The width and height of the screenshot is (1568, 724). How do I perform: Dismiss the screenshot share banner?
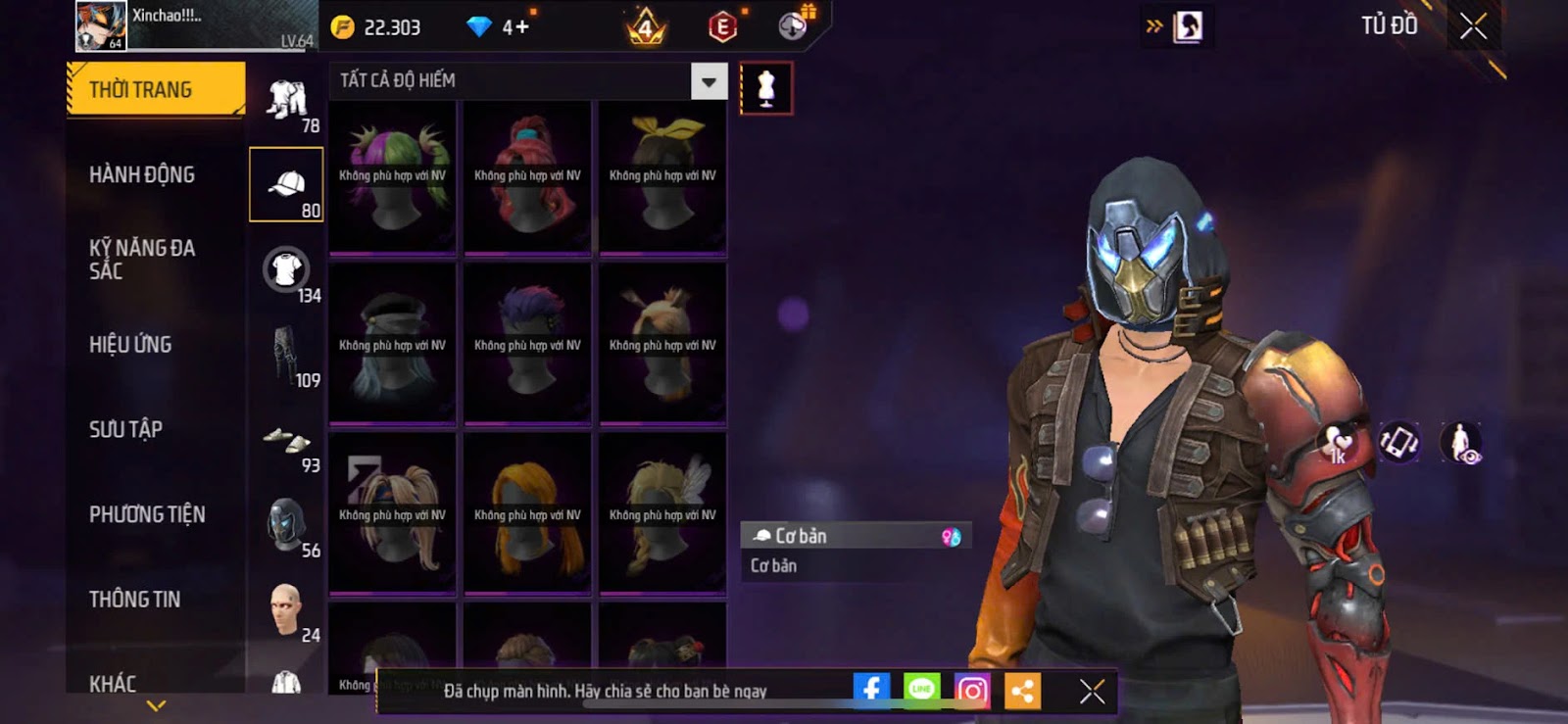[1092, 692]
